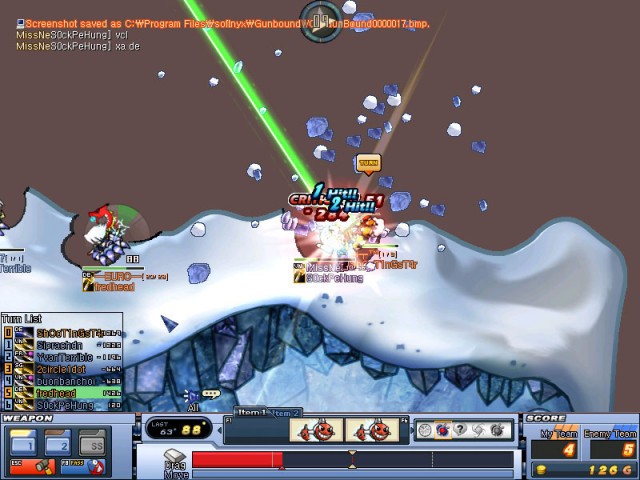Click the spiral tornado status icon
The width and height of the screenshot is (640, 480).
477,430
